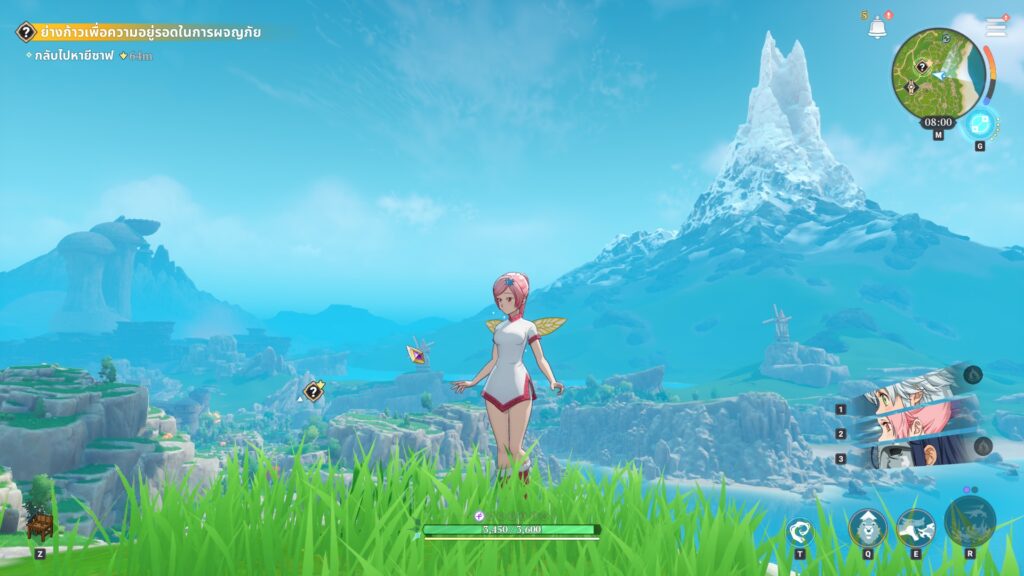1024x576 pixels.
Task: Activate the white bird skill
Action: click(x=915, y=526)
